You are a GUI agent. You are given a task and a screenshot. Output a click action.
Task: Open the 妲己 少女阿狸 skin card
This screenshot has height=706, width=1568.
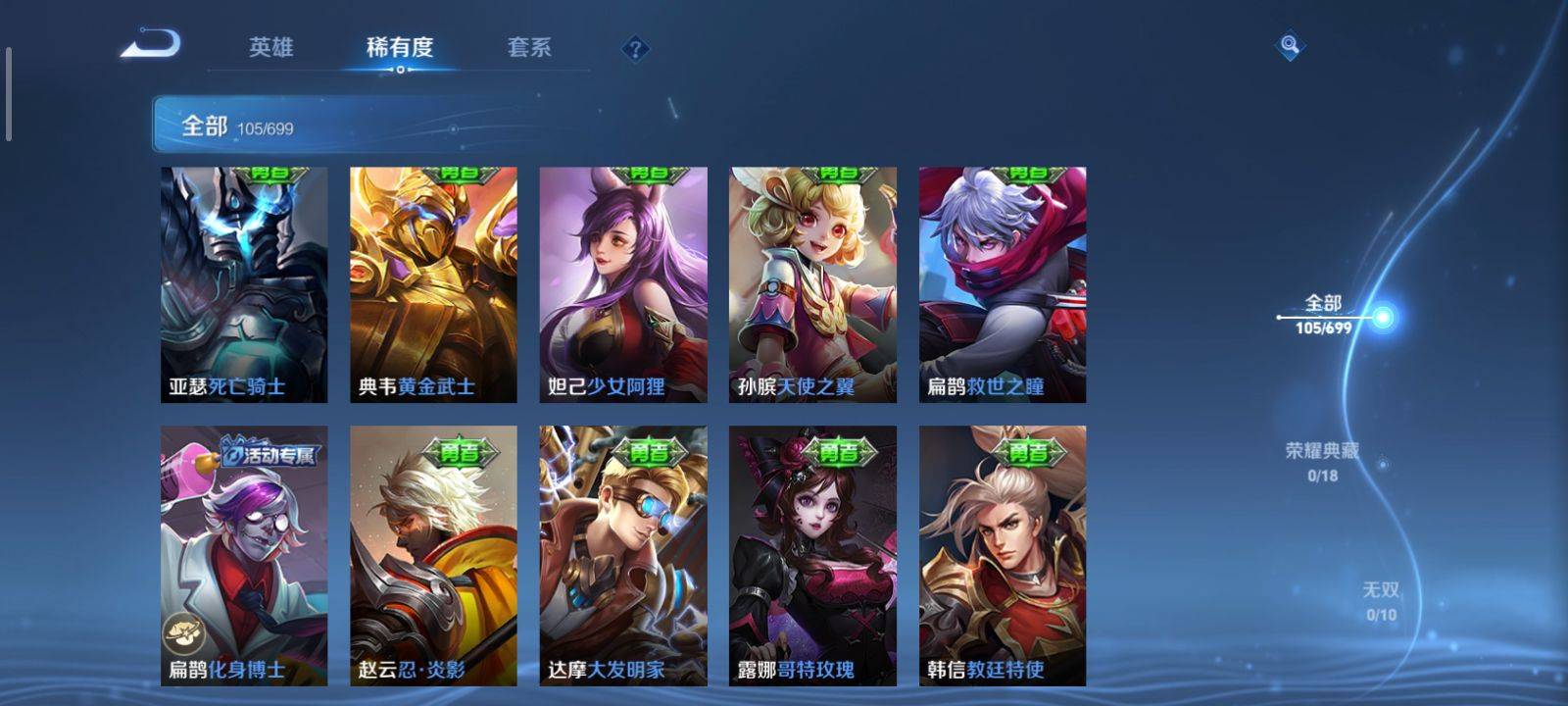coord(623,284)
